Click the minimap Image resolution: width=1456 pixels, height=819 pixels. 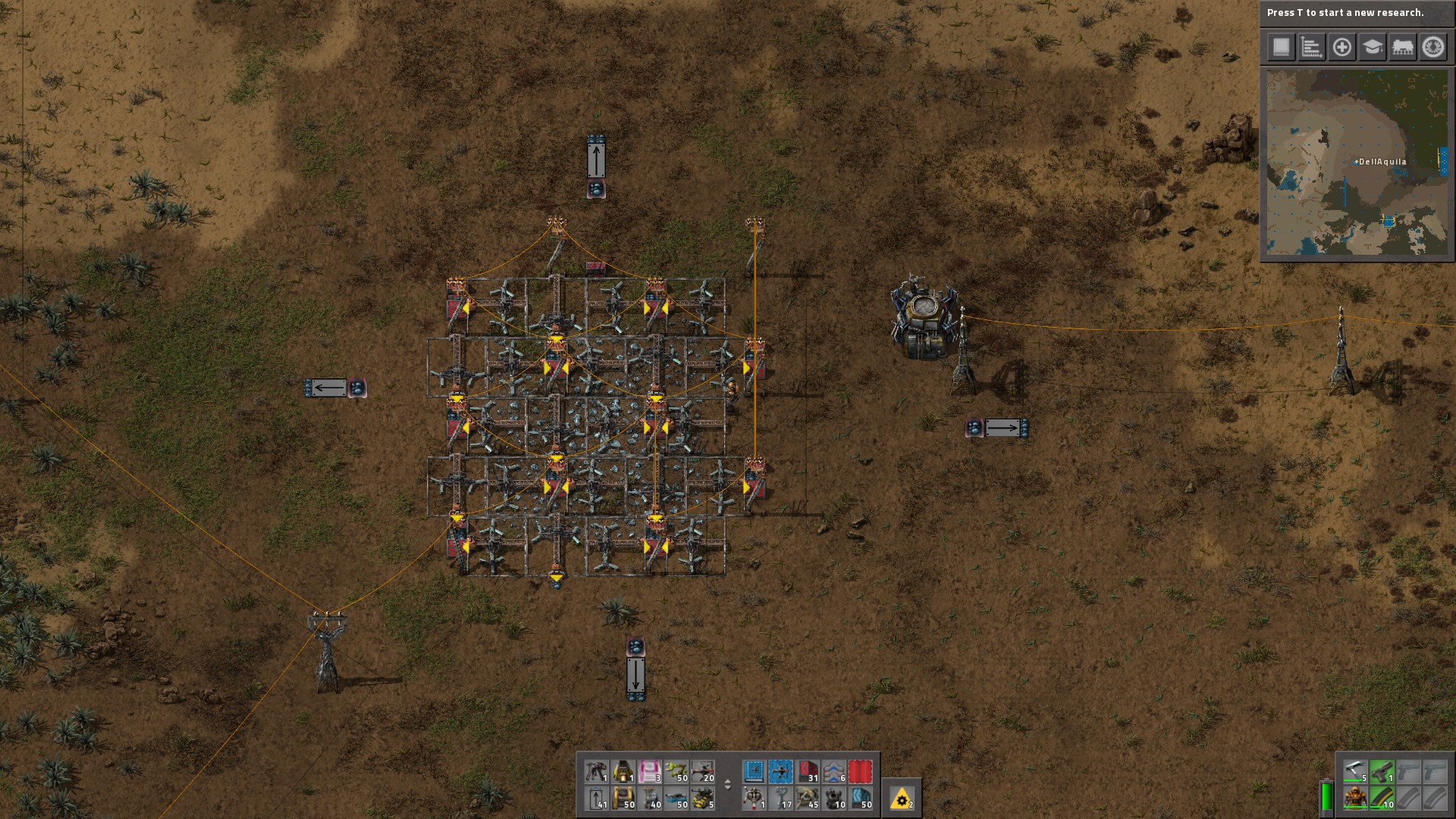tap(1357, 163)
